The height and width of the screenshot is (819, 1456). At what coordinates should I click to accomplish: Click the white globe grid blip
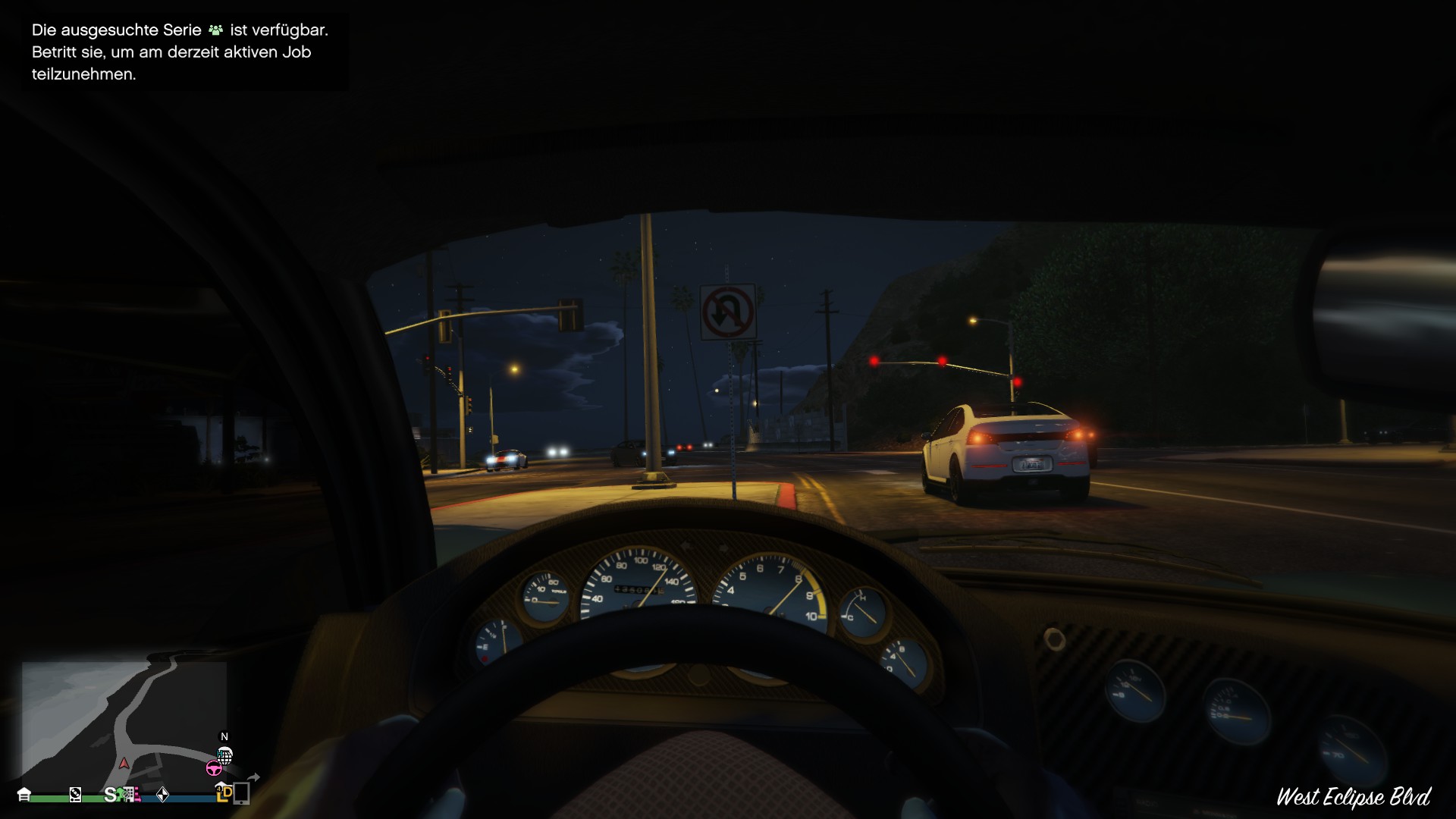pos(224,755)
